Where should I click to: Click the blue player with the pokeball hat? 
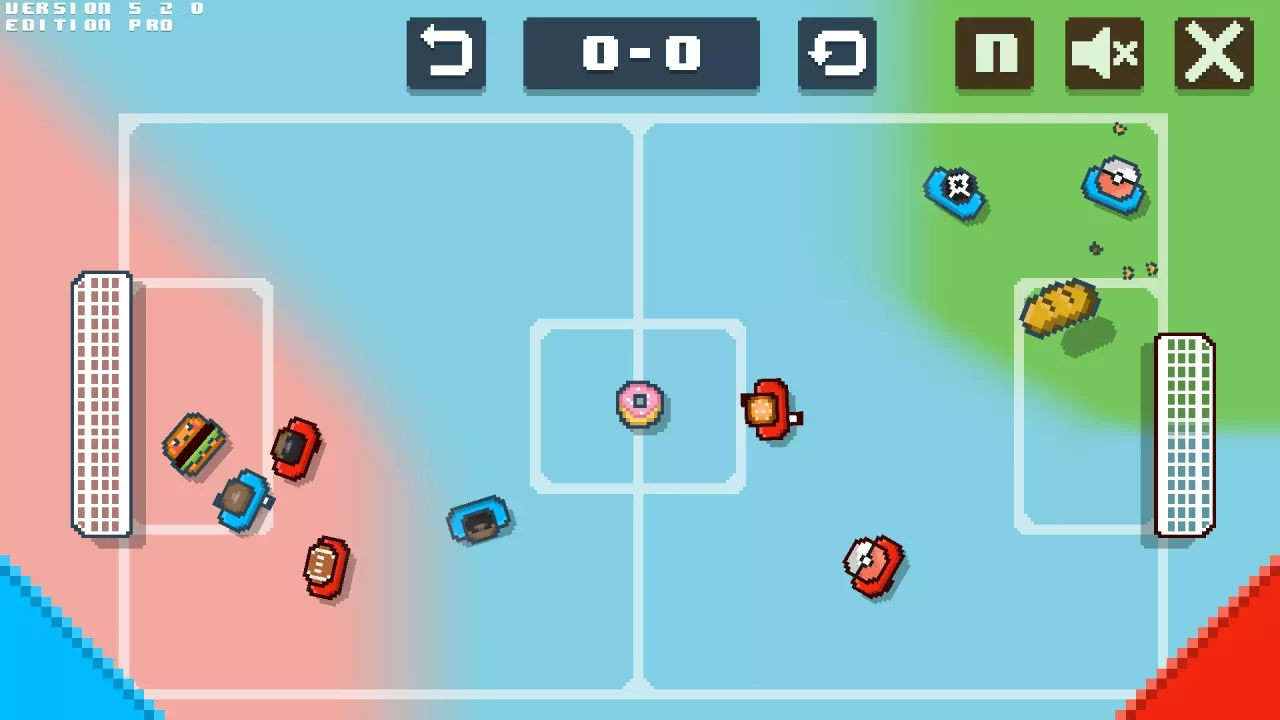tap(1113, 188)
